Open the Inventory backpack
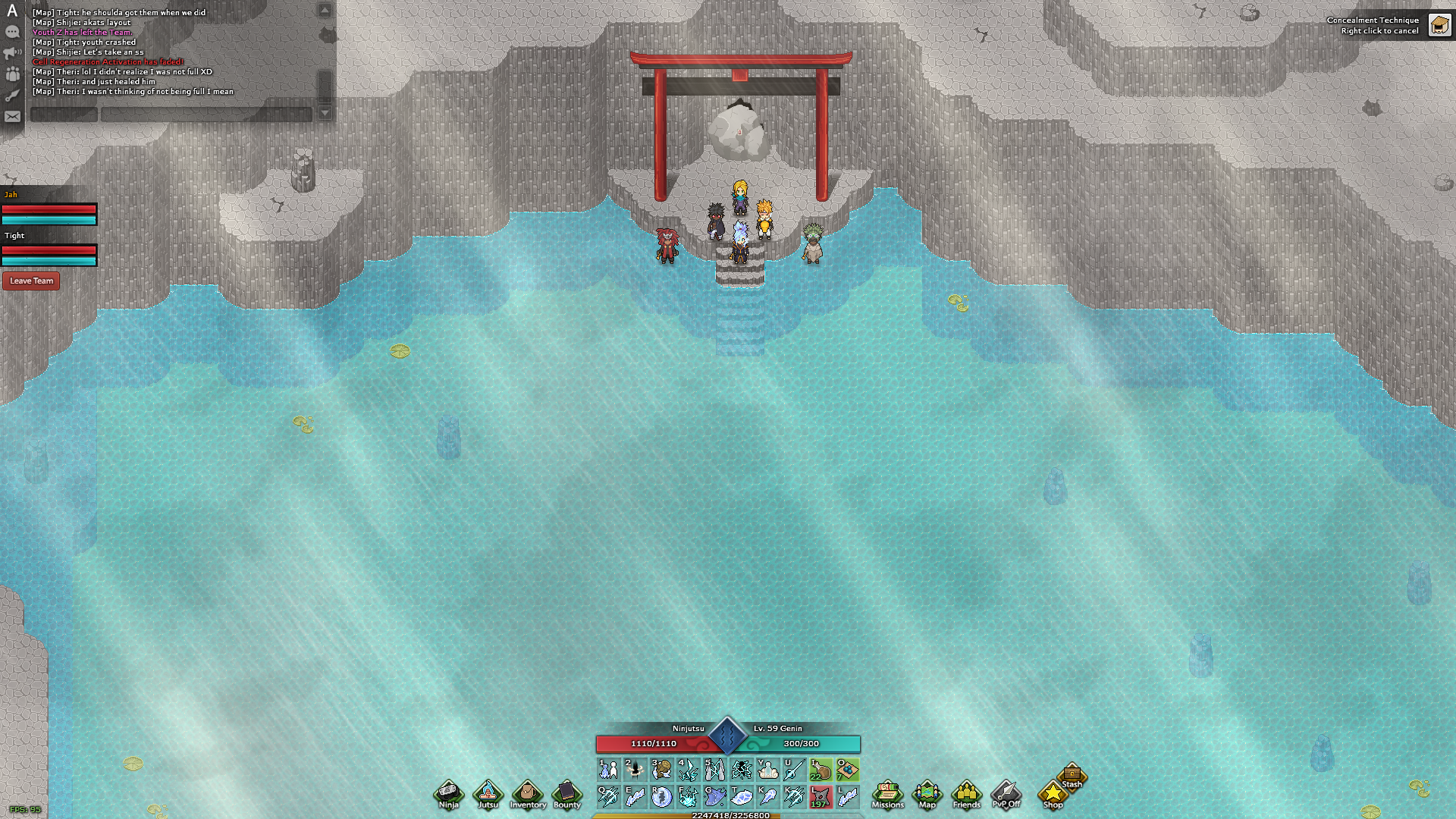 (528, 794)
